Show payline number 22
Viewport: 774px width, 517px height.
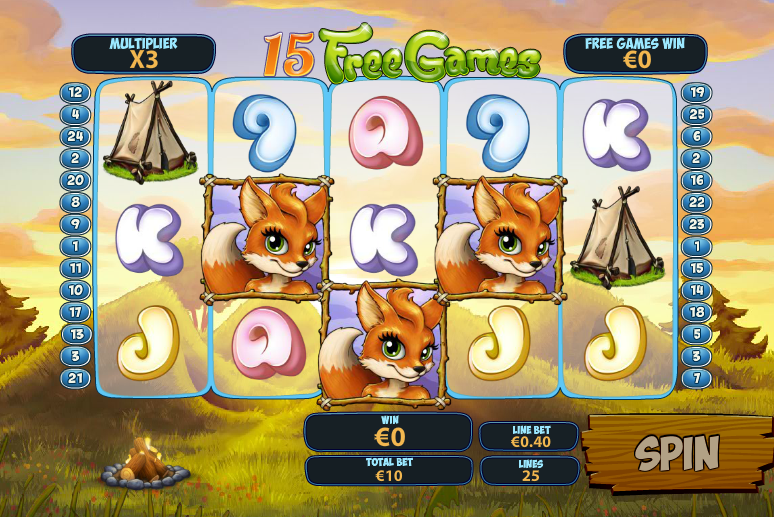(x=696, y=202)
